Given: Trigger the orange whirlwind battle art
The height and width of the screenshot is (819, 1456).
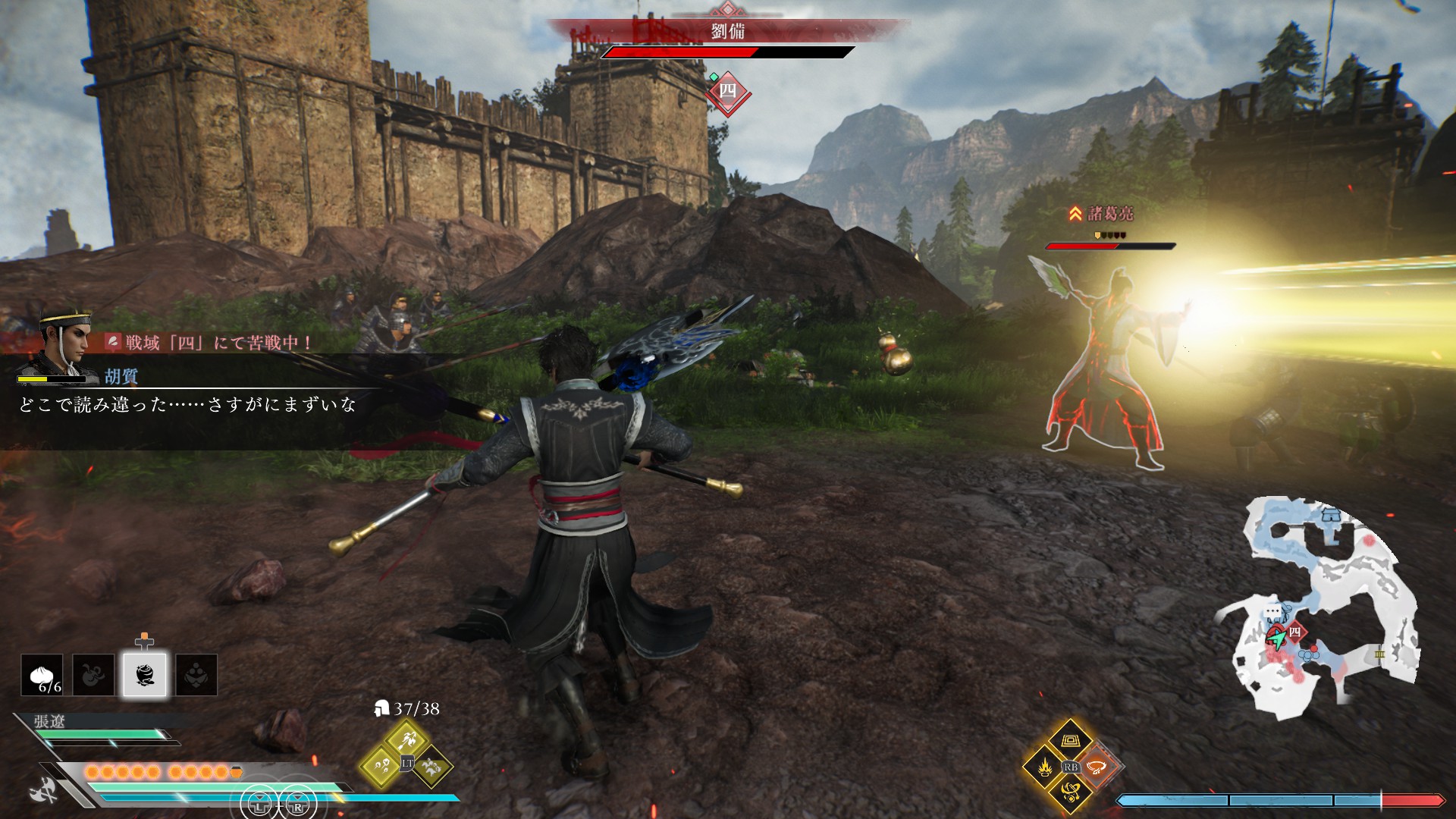Looking at the screenshot, I should (x=1097, y=767).
